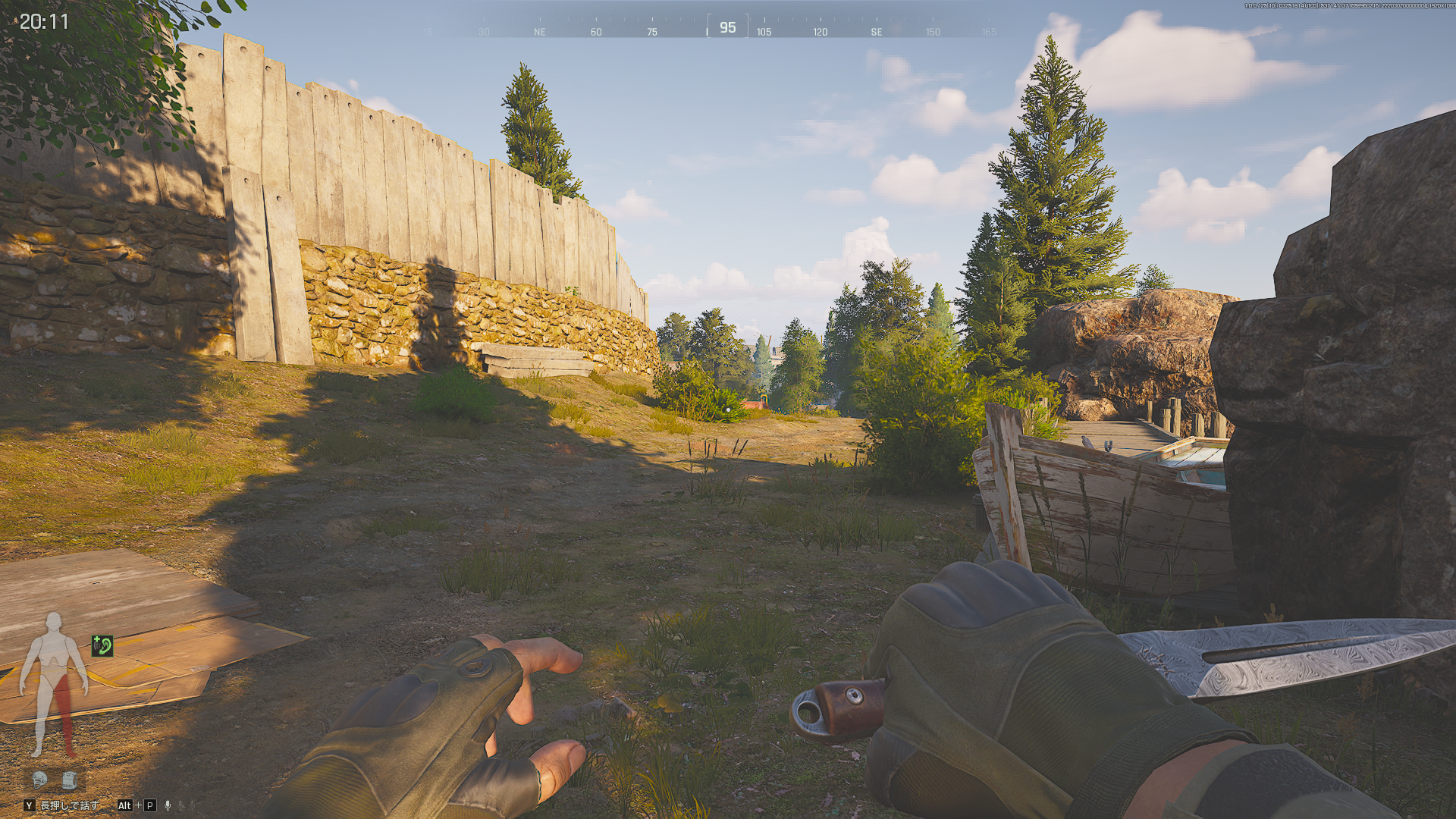The width and height of the screenshot is (1456, 819).
Task: Select the helmet equipment icon
Action: pos(39,779)
